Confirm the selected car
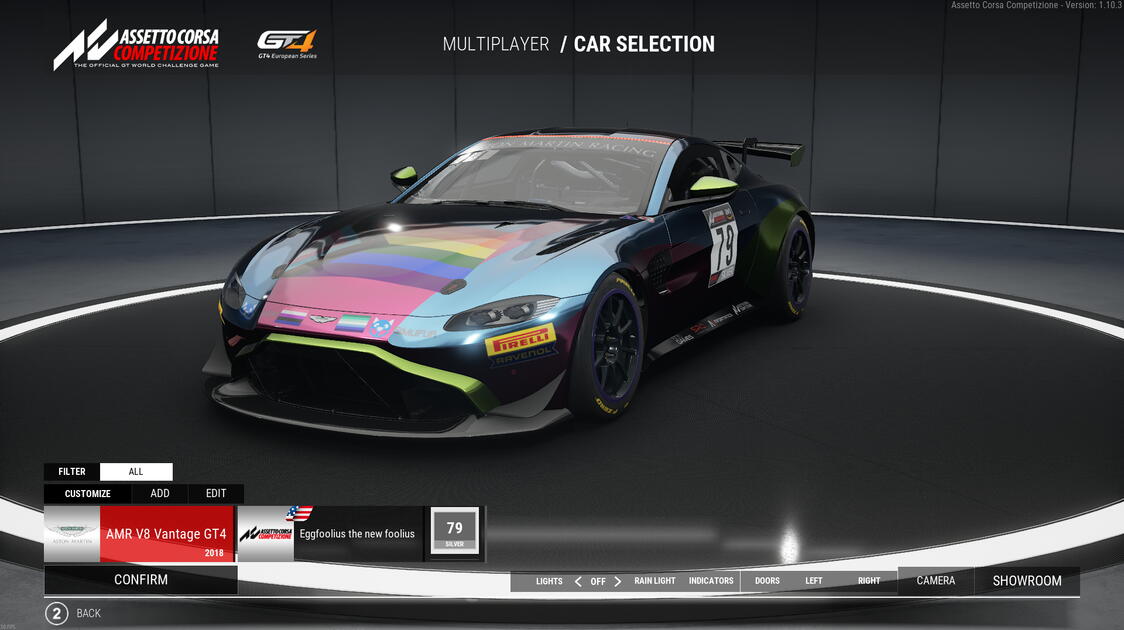Viewport: 1124px width, 630px height. pos(141,580)
